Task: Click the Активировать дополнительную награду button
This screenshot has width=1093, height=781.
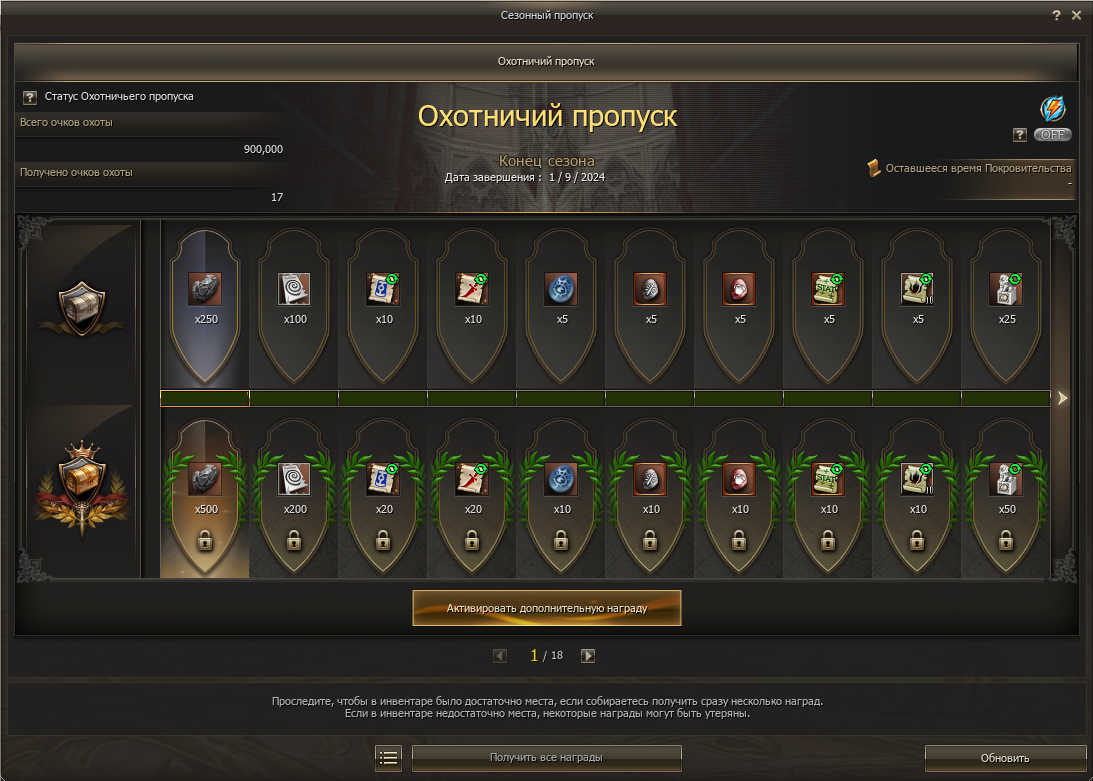Action: click(546, 607)
